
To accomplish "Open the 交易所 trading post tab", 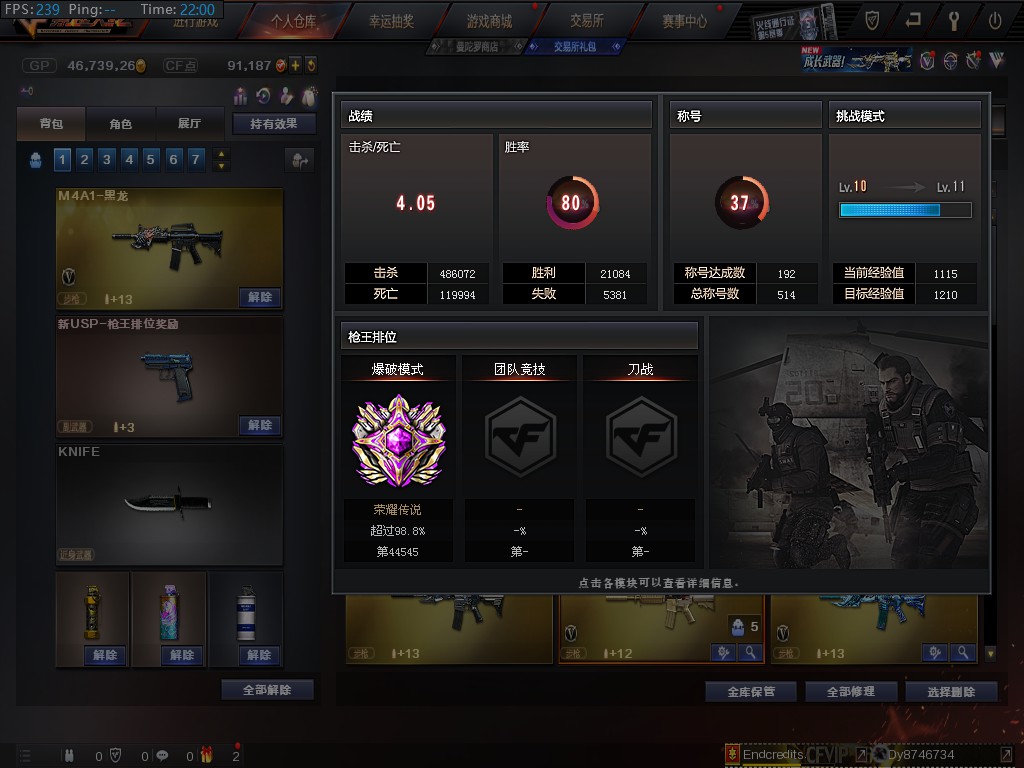I will pyautogui.click(x=587, y=20).
